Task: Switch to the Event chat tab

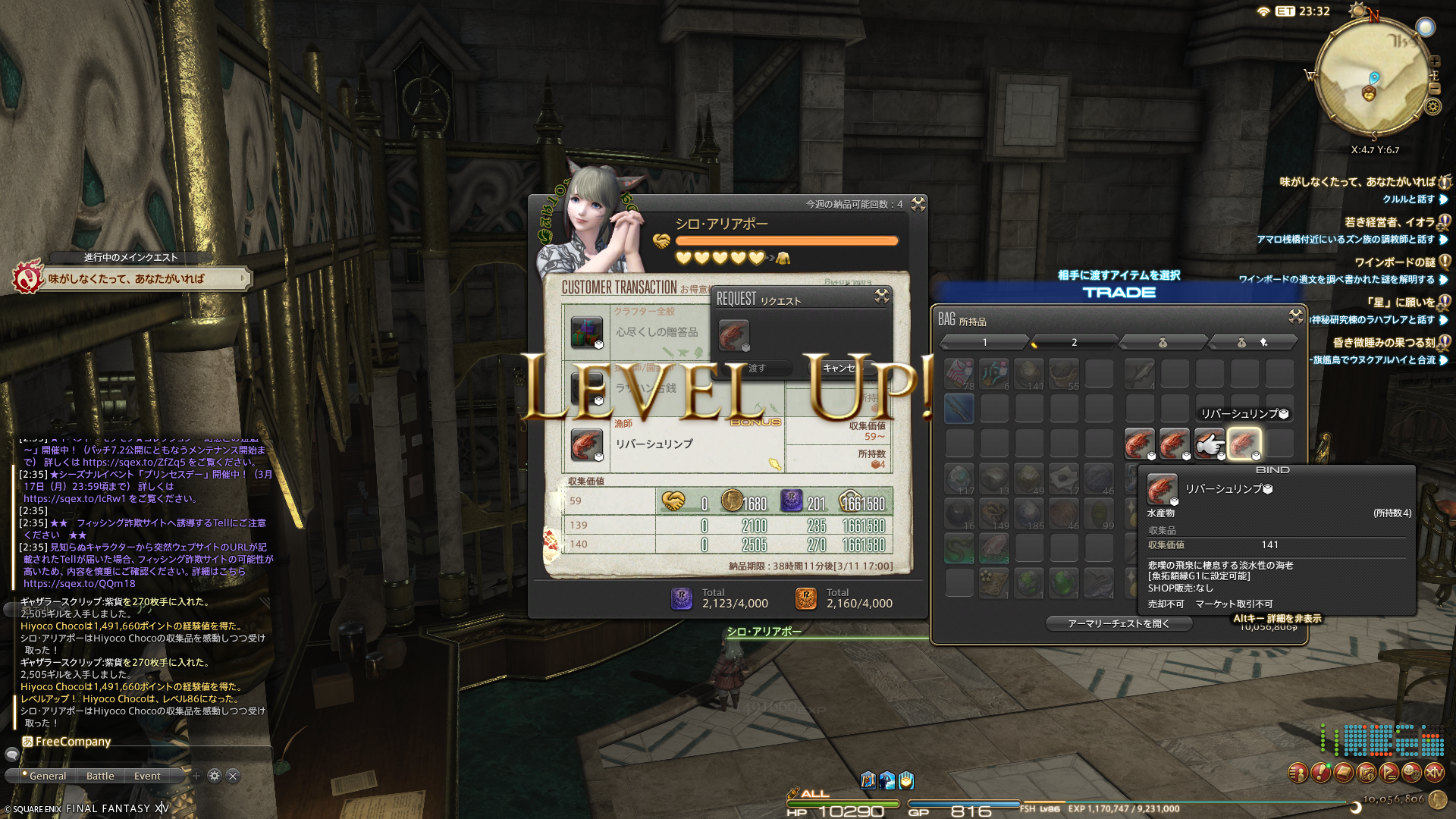Action: tap(147, 776)
